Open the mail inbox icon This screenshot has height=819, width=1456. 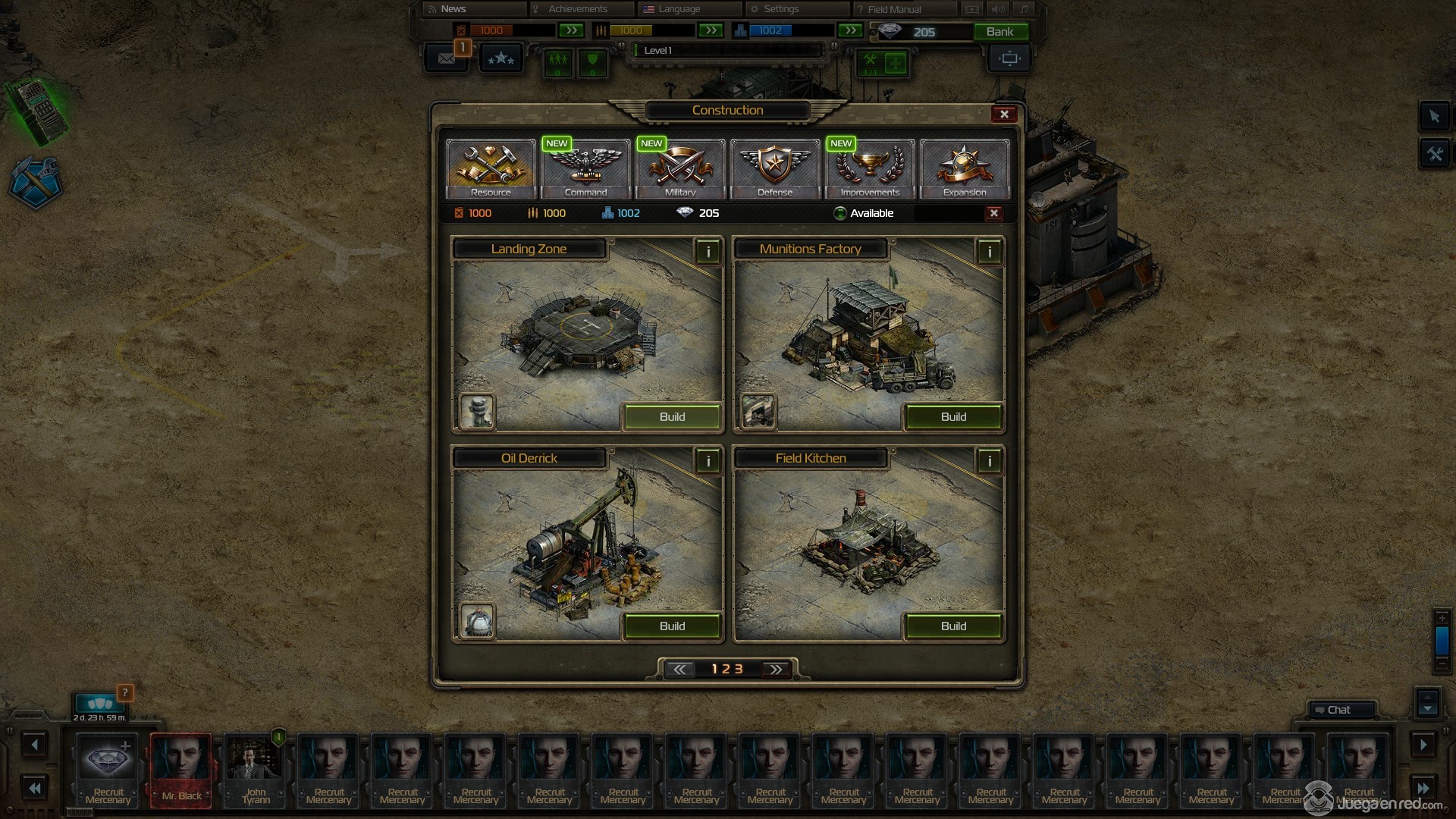click(x=446, y=58)
